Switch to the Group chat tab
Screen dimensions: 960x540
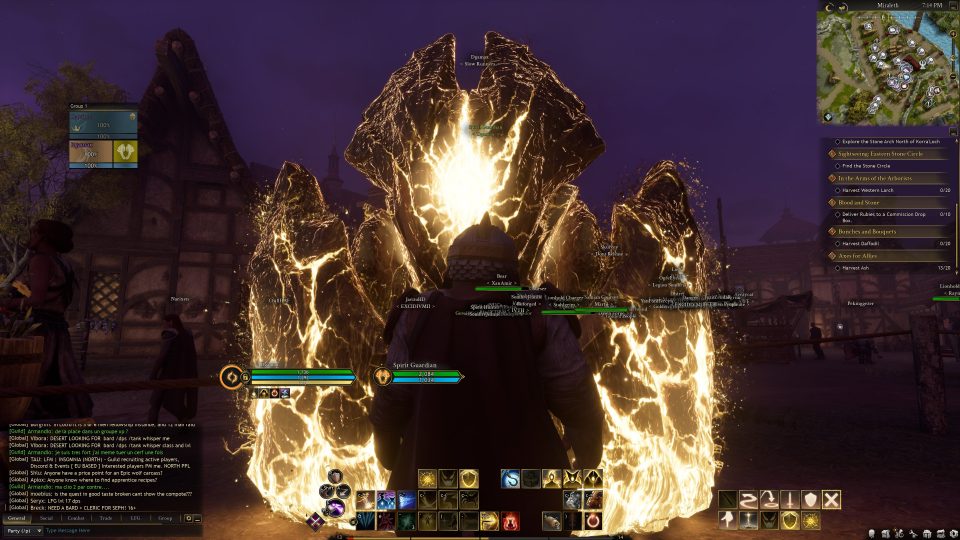[x=165, y=518]
